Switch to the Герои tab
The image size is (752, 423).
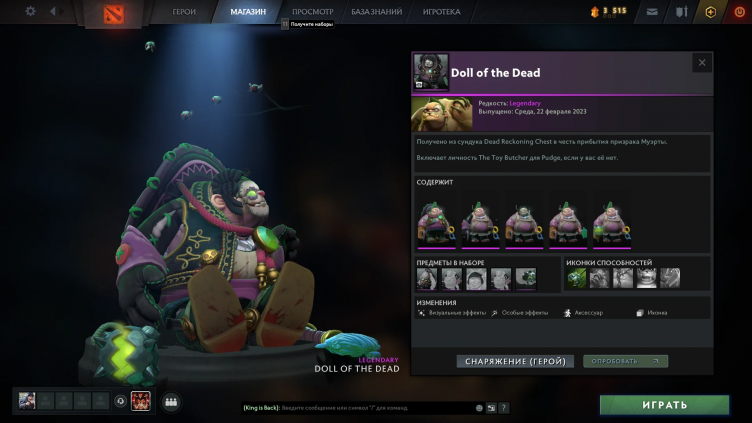tap(184, 12)
